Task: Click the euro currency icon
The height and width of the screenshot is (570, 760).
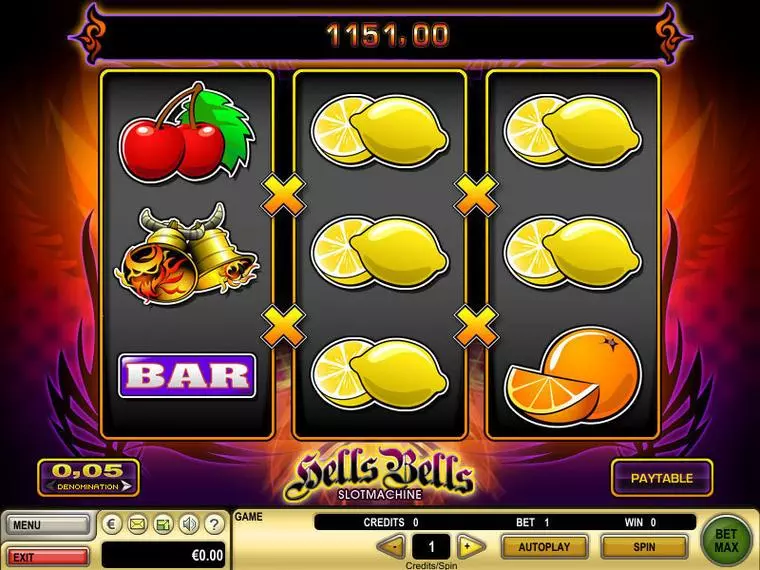Action: click(x=112, y=524)
